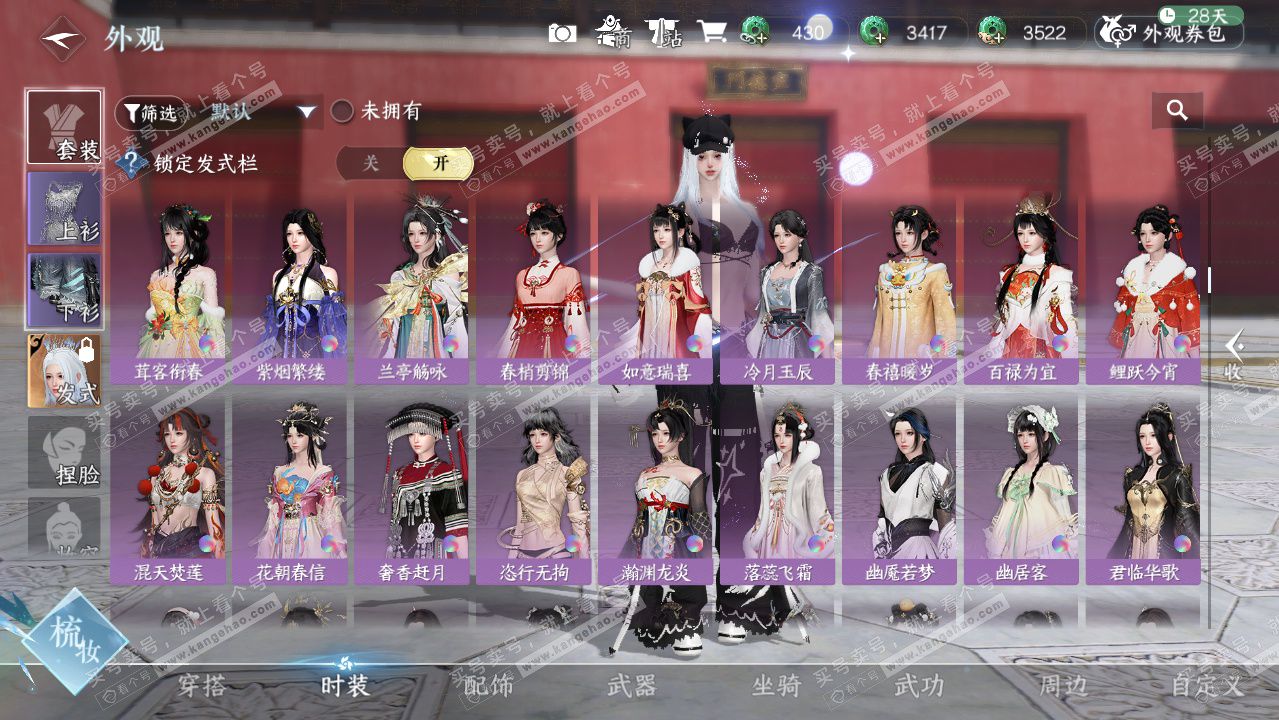Switch to the 武器 bottom tab
The image size is (1279, 720).
point(632,686)
